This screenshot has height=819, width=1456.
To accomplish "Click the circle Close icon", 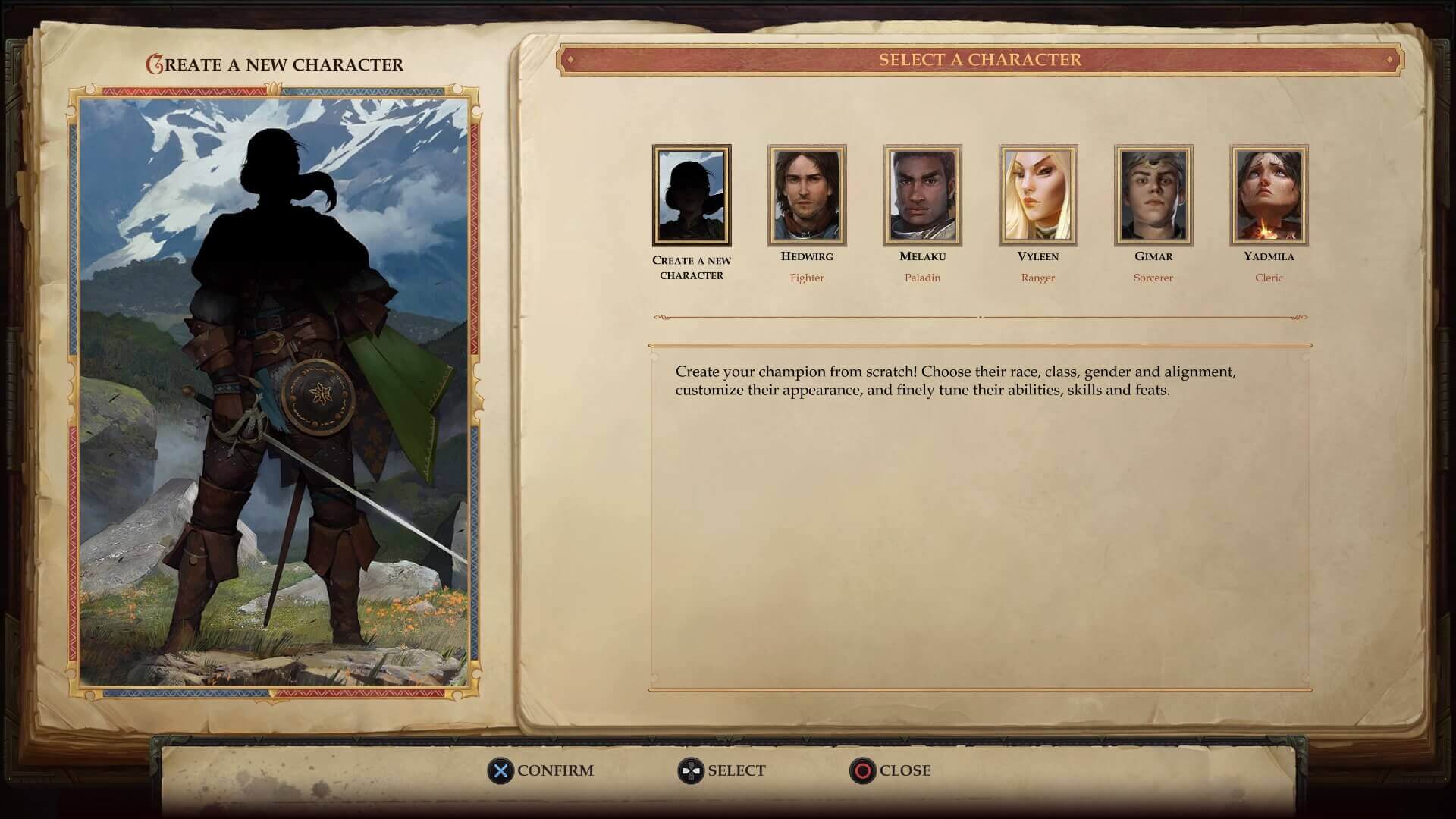I will click(862, 770).
